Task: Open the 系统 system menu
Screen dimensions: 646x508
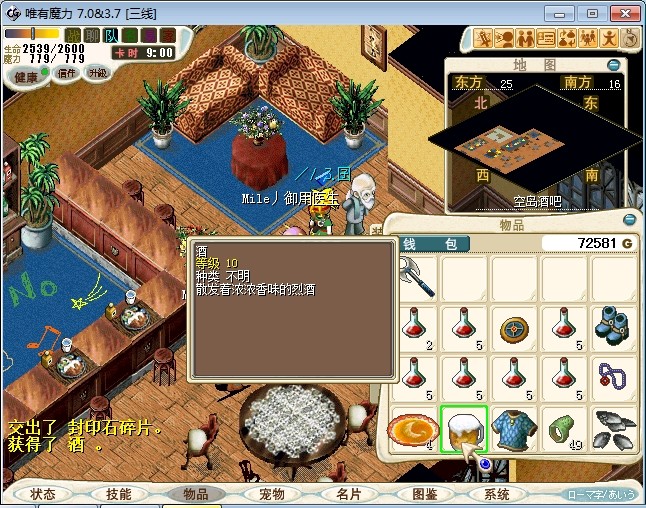Action: [497, 494]
